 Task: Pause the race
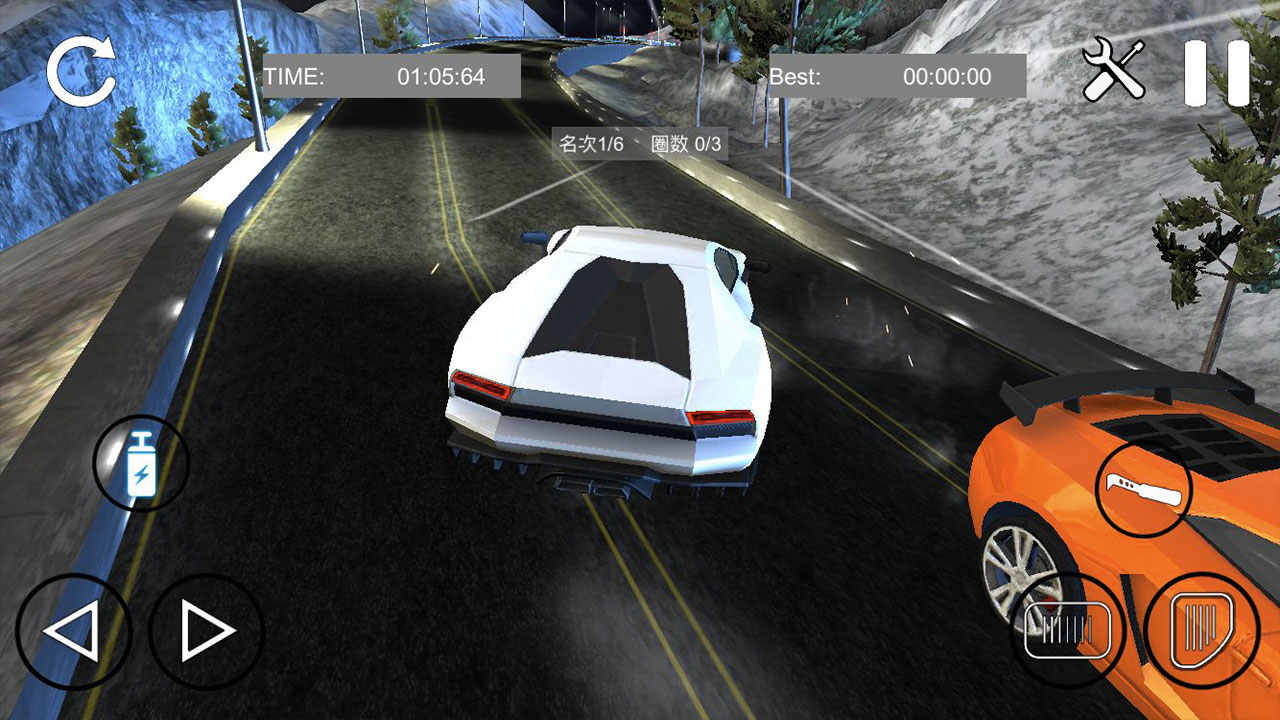point(1216,73)
